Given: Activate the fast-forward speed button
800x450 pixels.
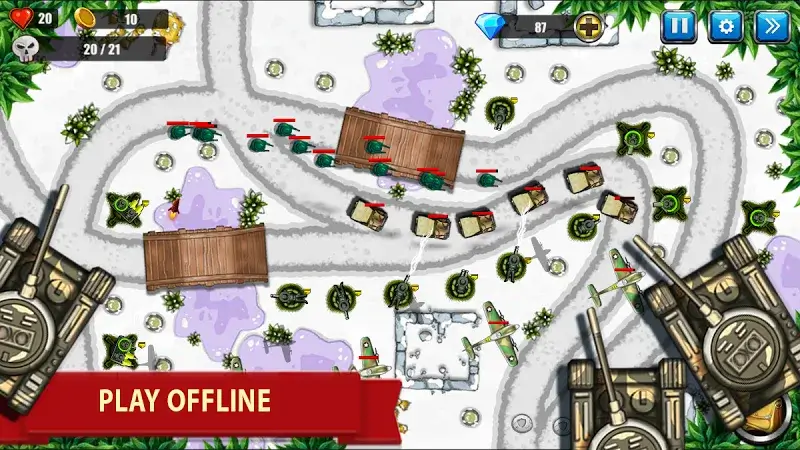Looking at the screenshot, I should tap(773, 26).
